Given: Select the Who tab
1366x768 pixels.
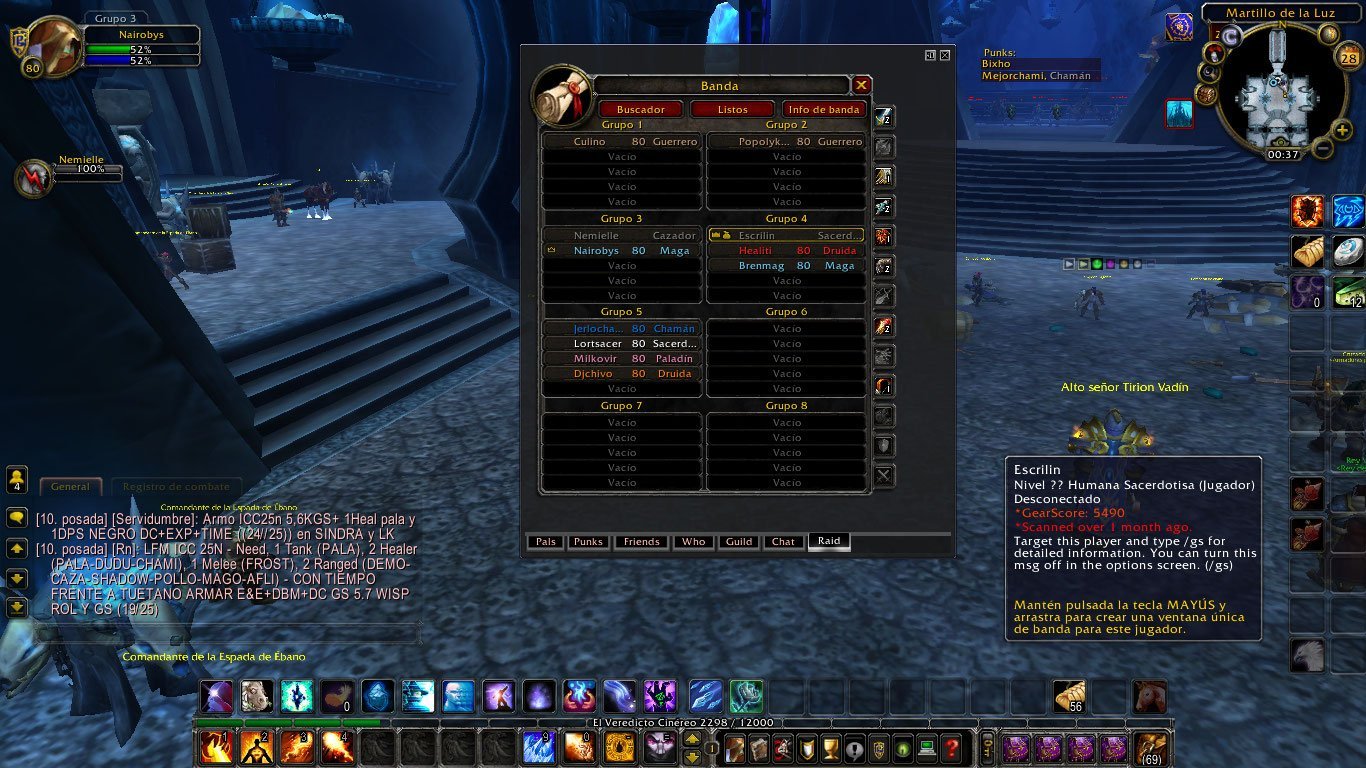Looking at the screenshot, I should tap(693, 542).
